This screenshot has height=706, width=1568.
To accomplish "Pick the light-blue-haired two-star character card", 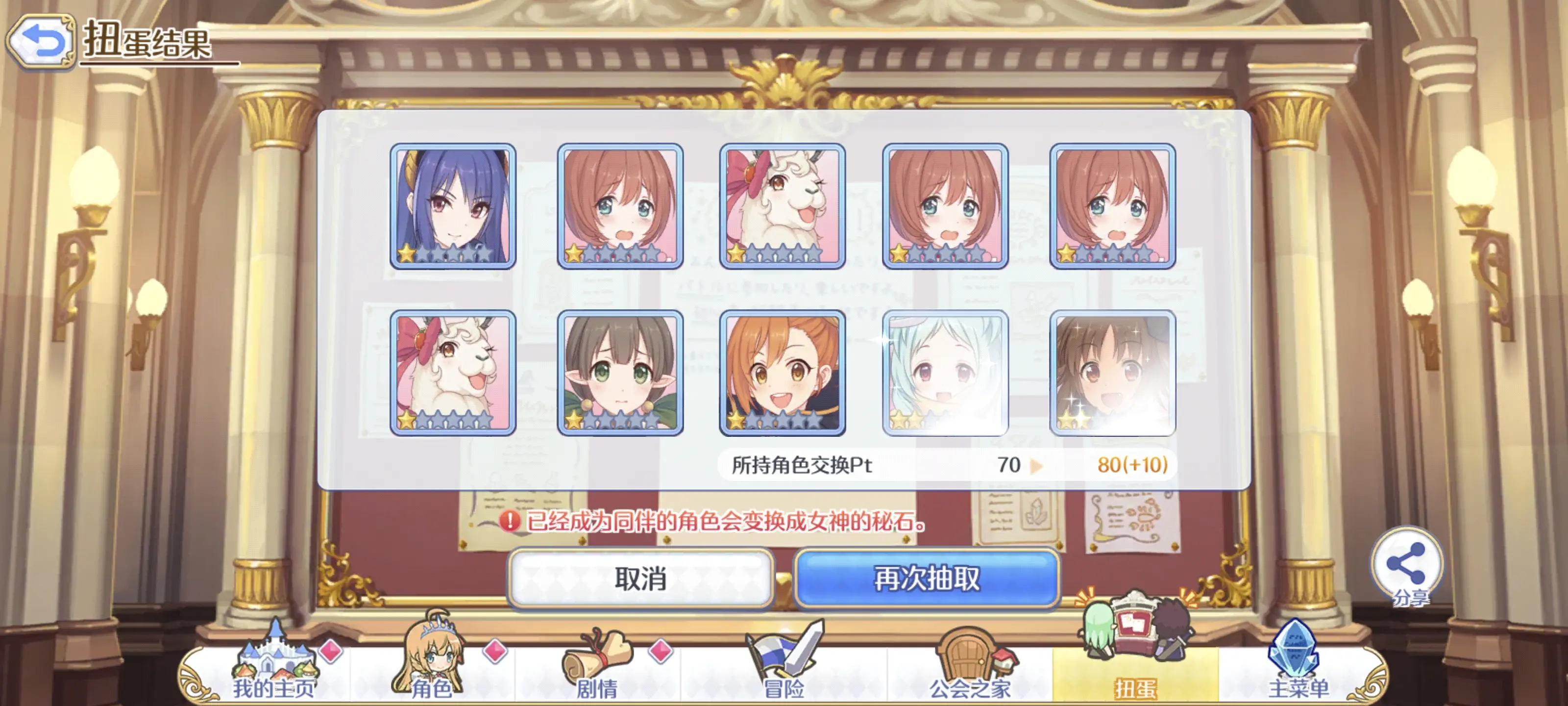I will (x=945, y=372).
